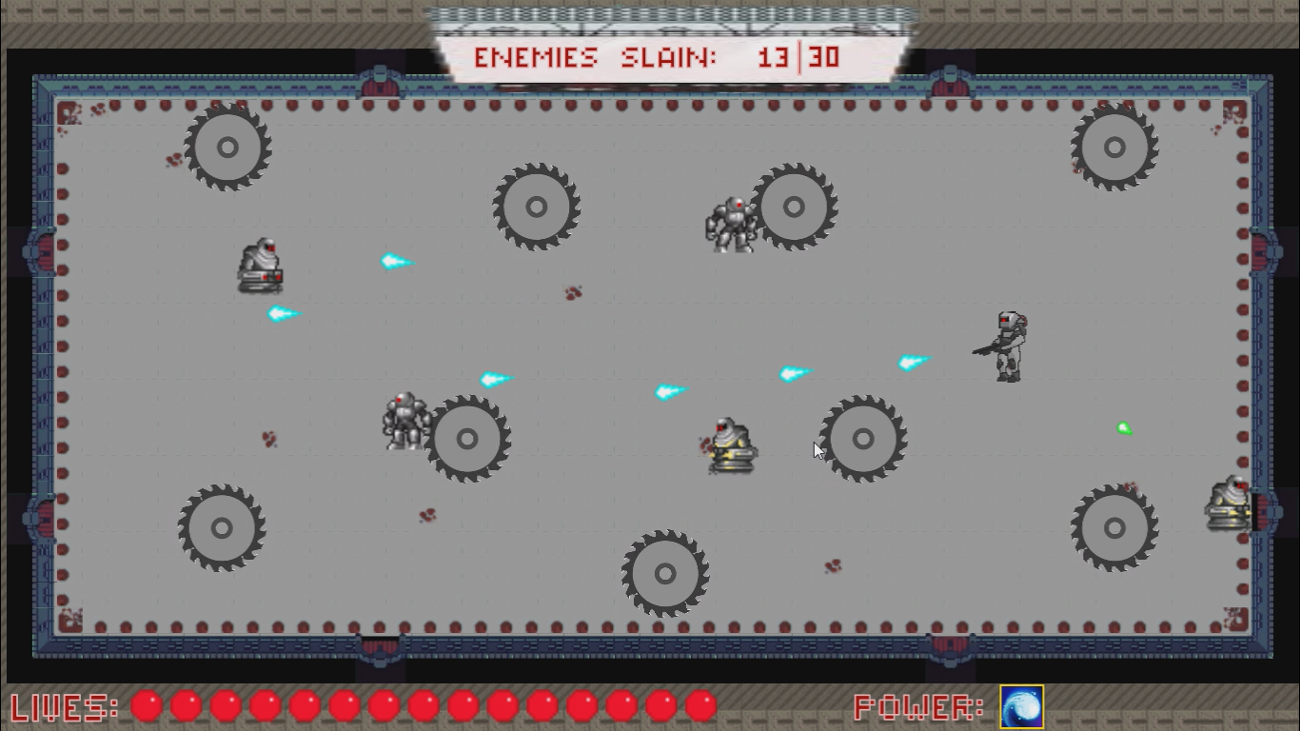Click the walking robot in the center-left area
This screenshot has height=731, width=1300.
(x=405, y=422)
